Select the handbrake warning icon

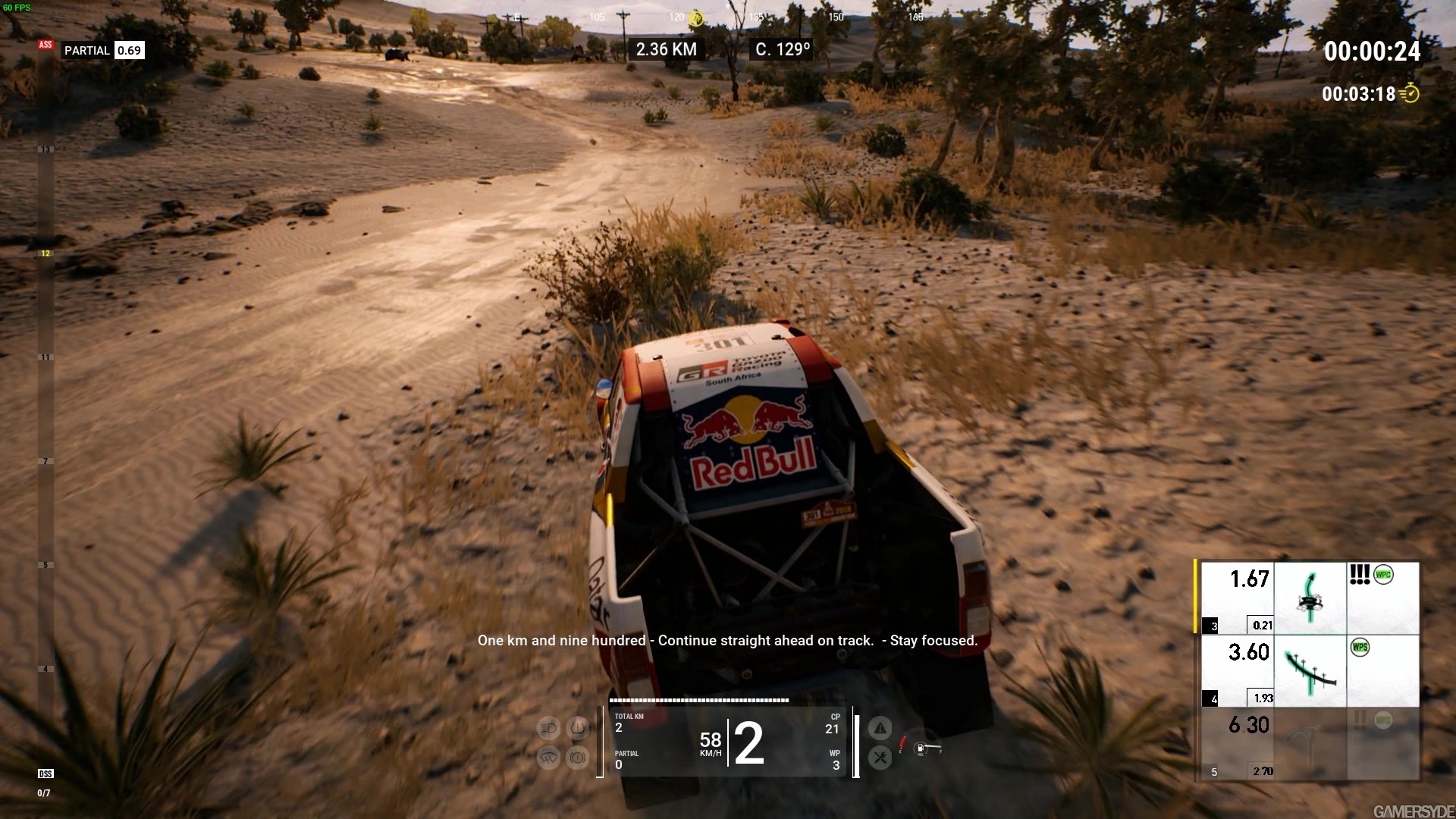pos(577,759)
